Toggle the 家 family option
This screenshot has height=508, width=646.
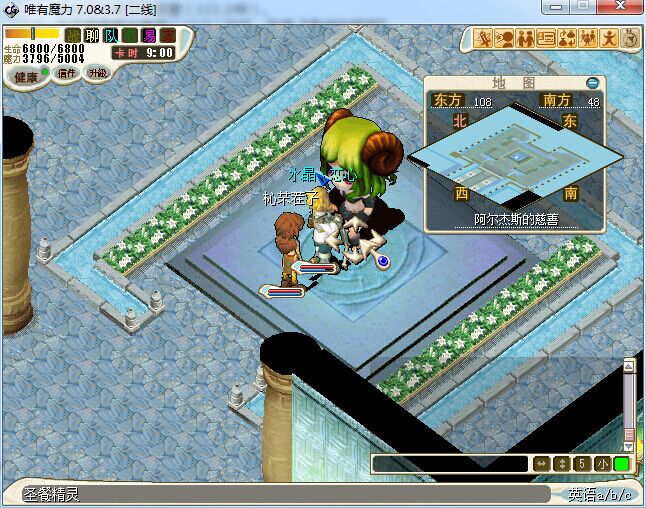167,36
